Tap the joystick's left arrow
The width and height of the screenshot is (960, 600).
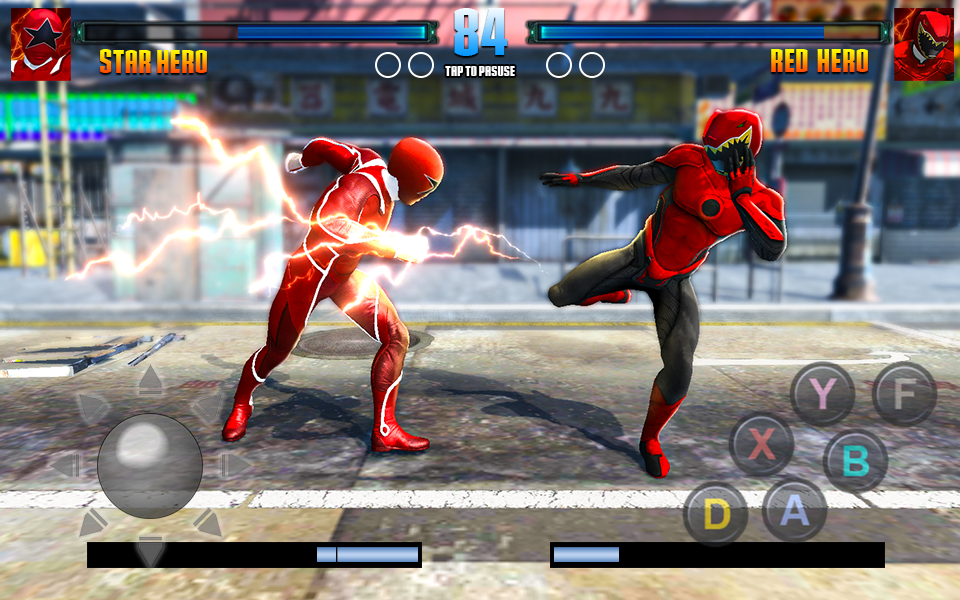point(64,465)
